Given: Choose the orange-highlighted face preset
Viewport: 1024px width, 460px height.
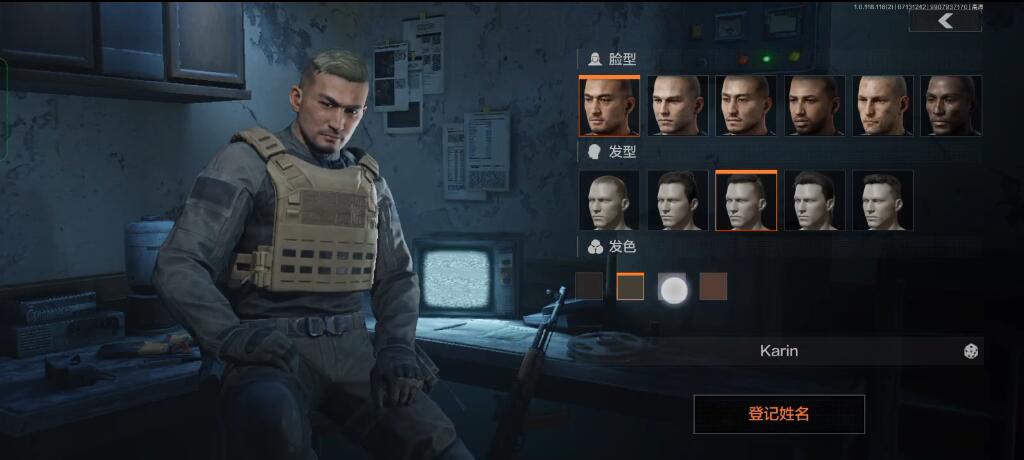Looking at the screenshot, I should coord(609,106).
